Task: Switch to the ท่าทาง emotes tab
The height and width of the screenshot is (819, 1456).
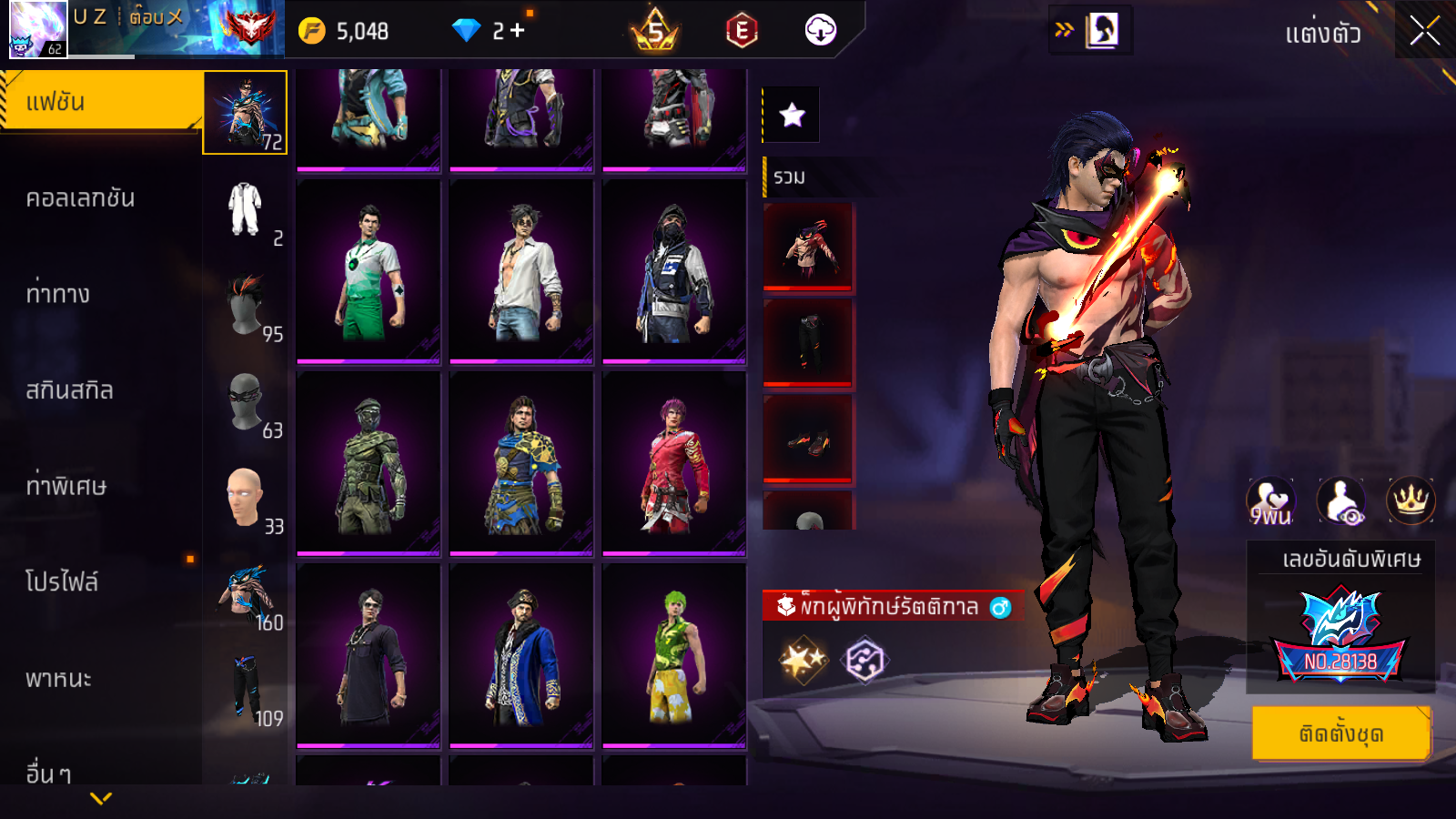Action: tap(58, 294)
